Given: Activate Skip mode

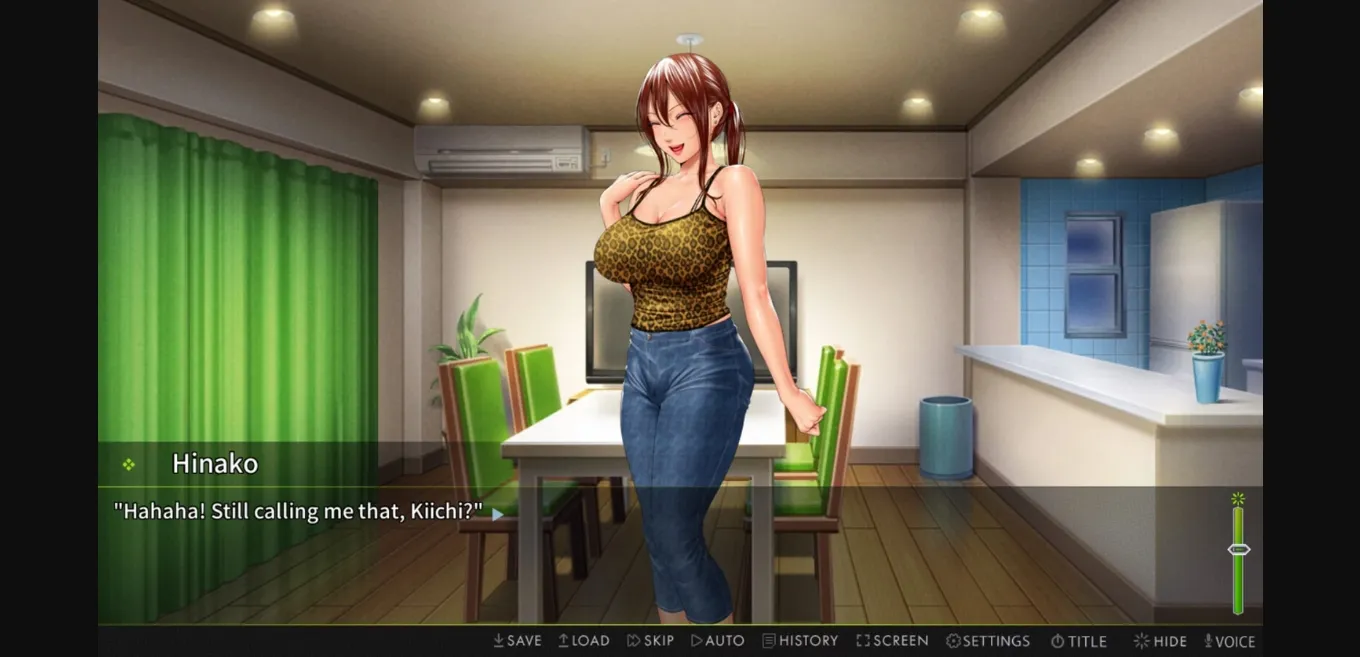Looking at the screenshot, I should click(650, 641).
